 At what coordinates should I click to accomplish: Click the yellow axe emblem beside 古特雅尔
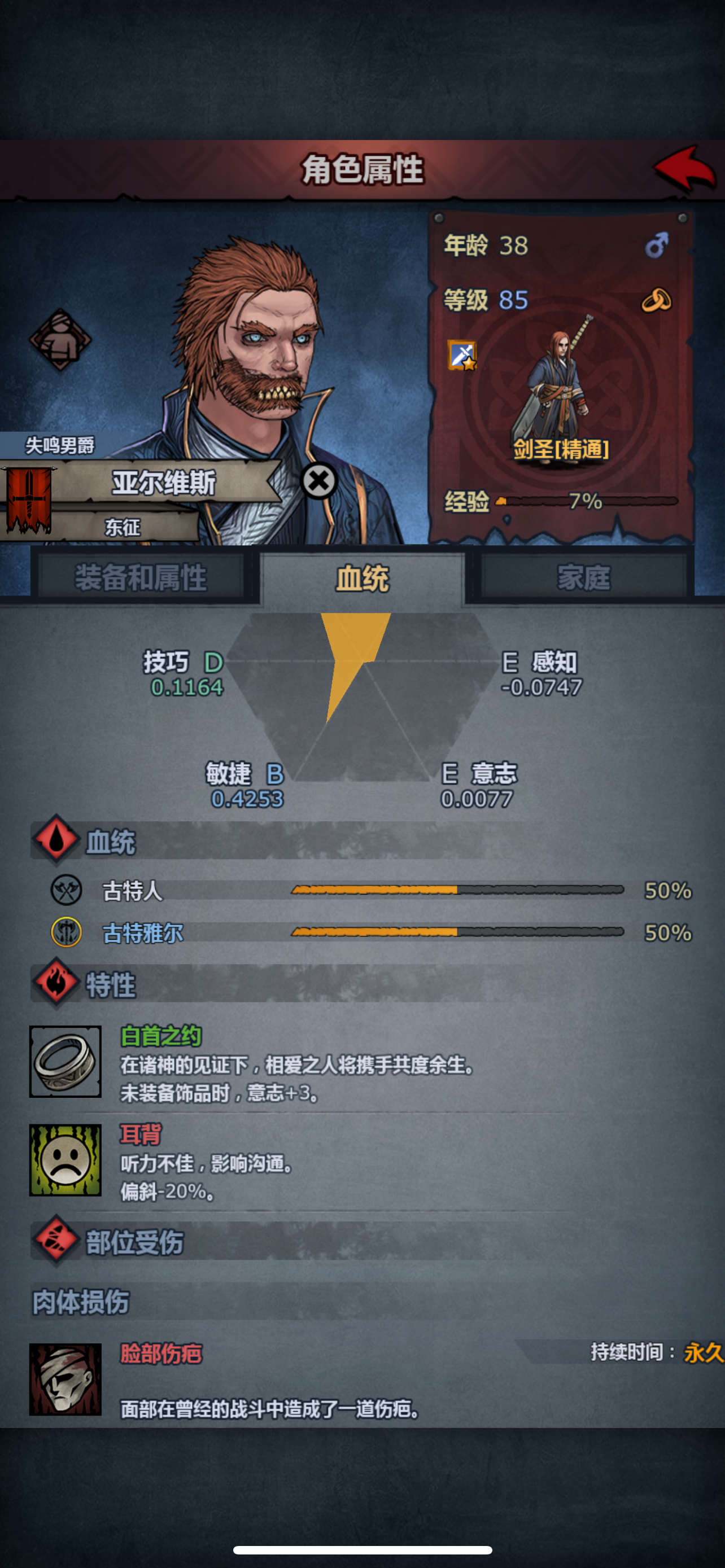[67, 933]
